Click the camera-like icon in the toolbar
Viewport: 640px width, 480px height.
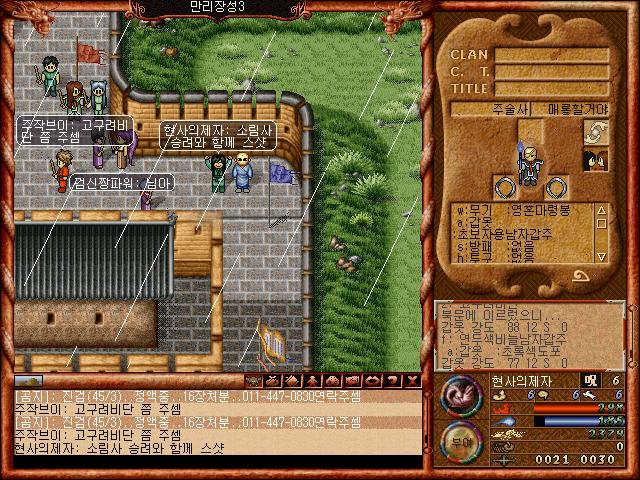[350, 381]
